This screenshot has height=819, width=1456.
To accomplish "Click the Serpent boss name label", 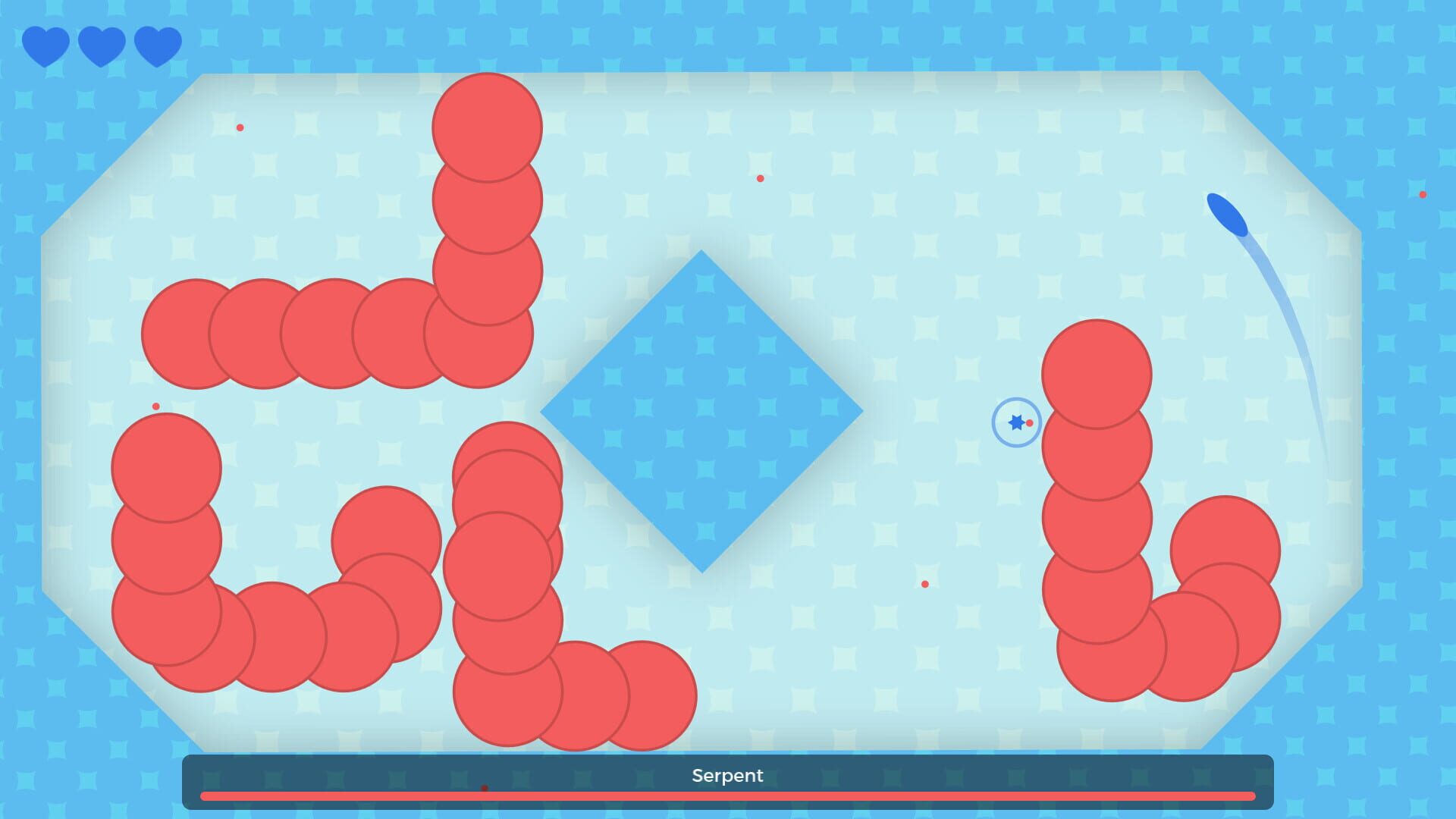I will click(727, 775).
